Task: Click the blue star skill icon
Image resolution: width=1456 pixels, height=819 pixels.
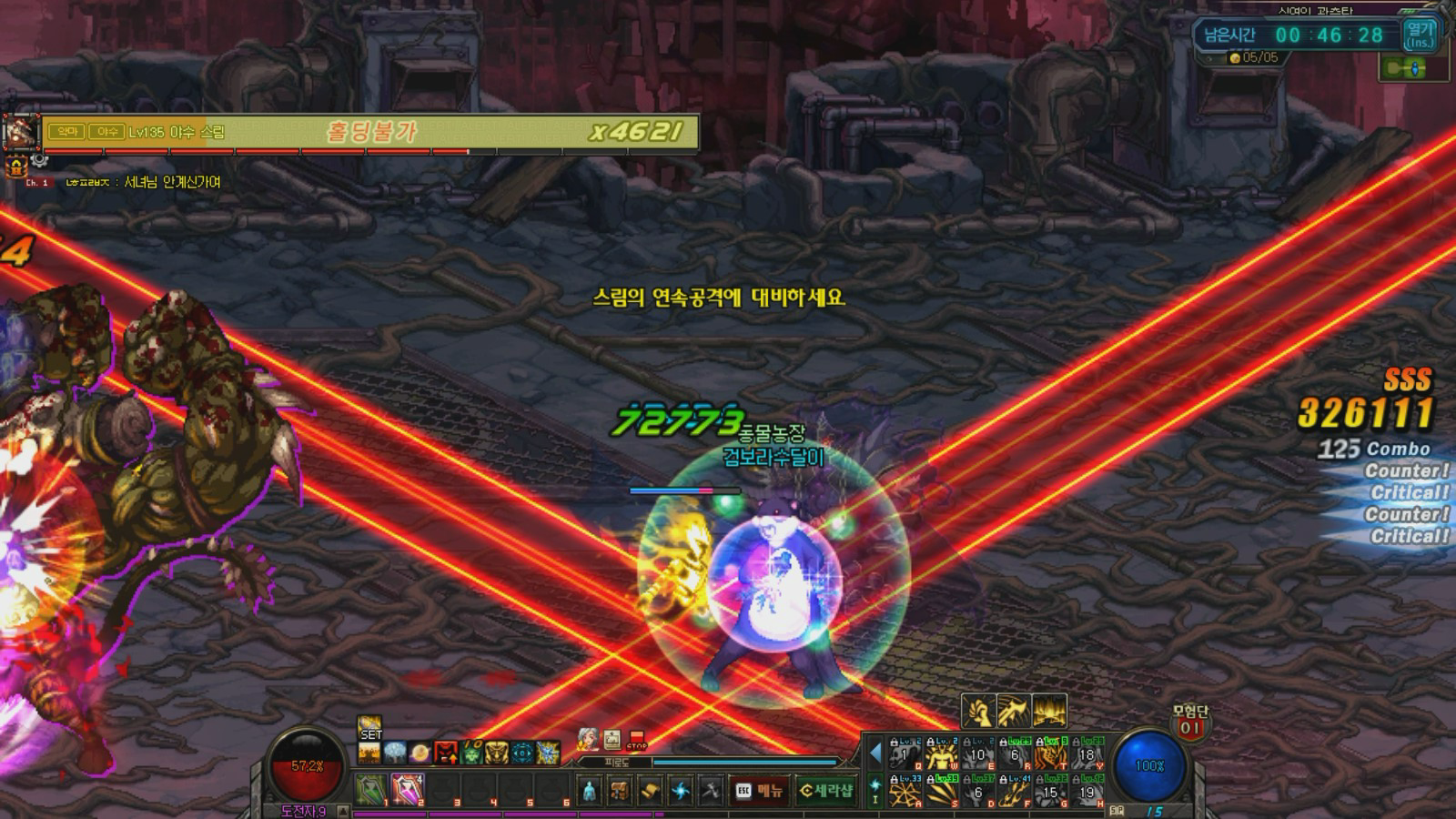Action: (x=681, y=790)
